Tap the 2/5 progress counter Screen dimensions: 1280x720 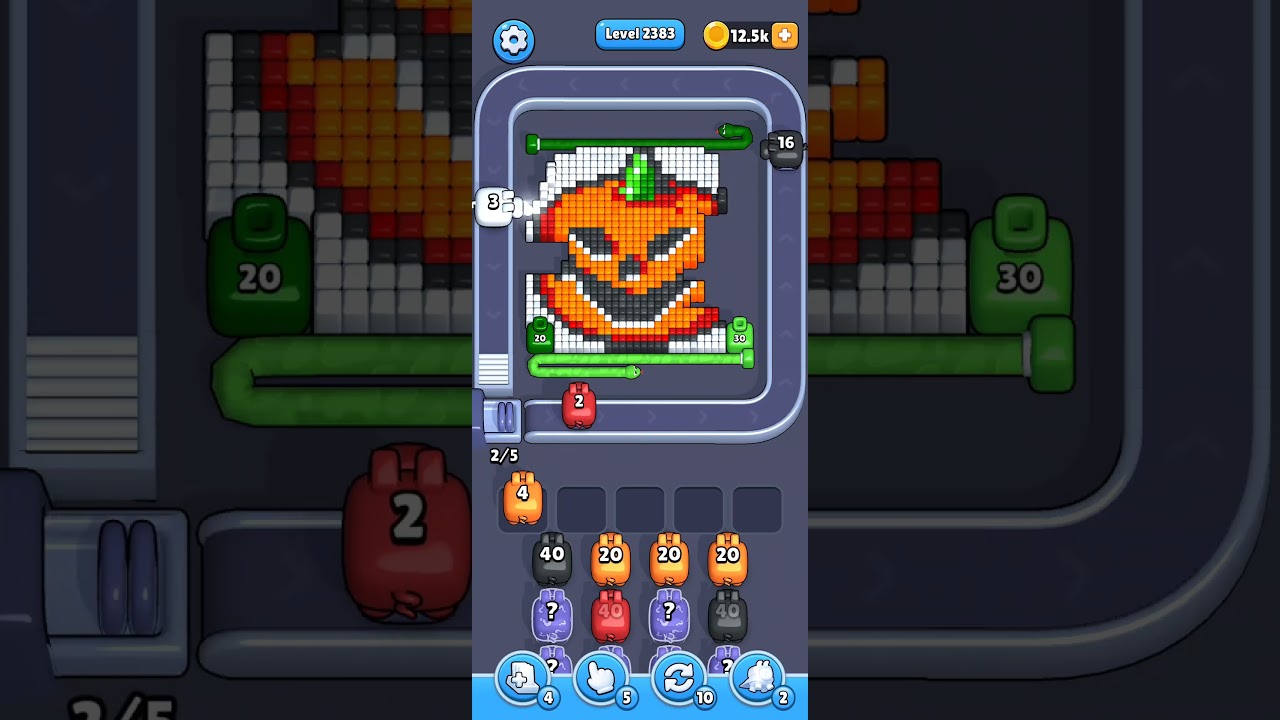(x=503, y=455)
